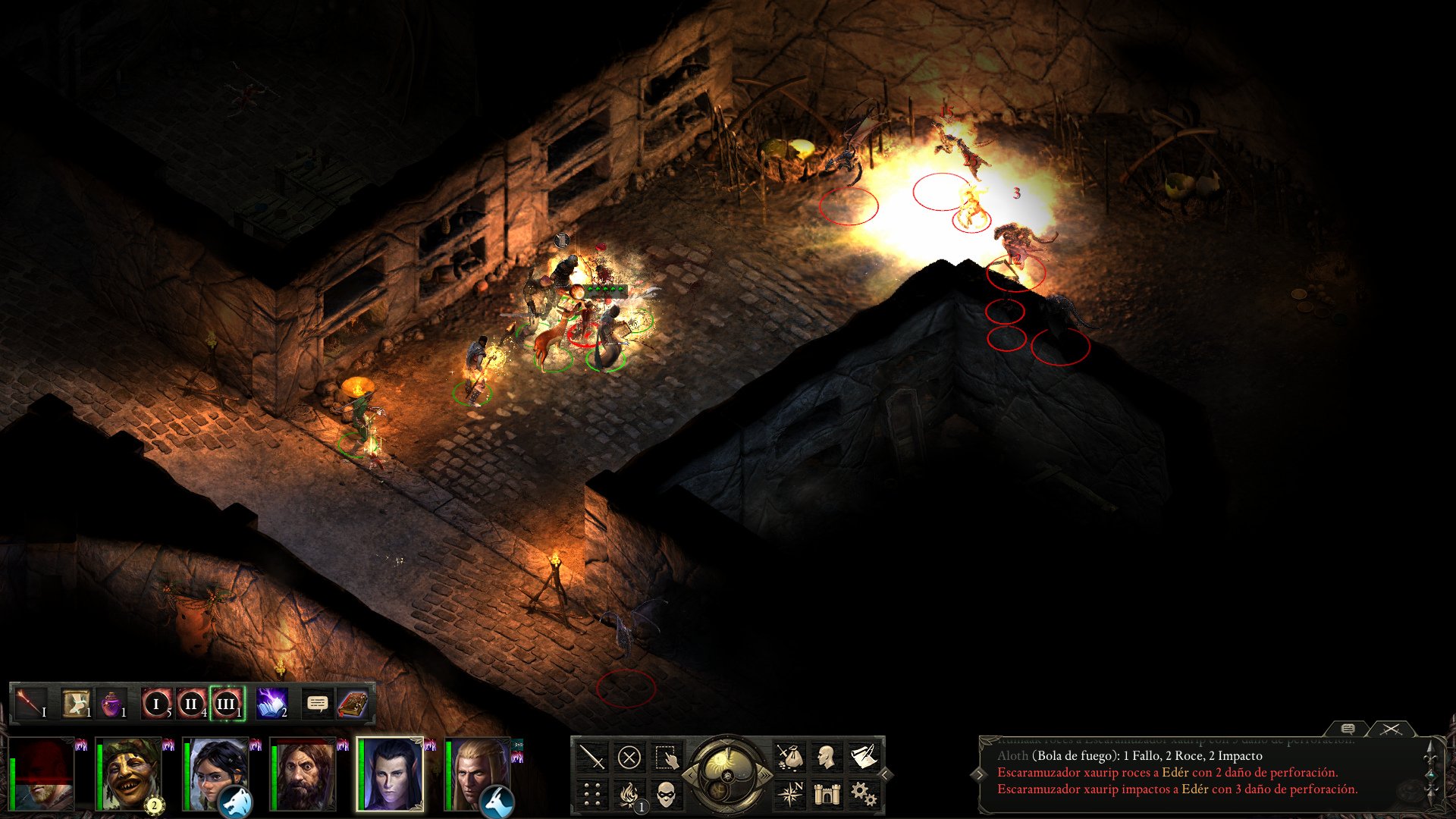Collapse the action bar side arrow
This screenshot has width=1456, height=819.
pyautogui.click(x=884, y=776)
